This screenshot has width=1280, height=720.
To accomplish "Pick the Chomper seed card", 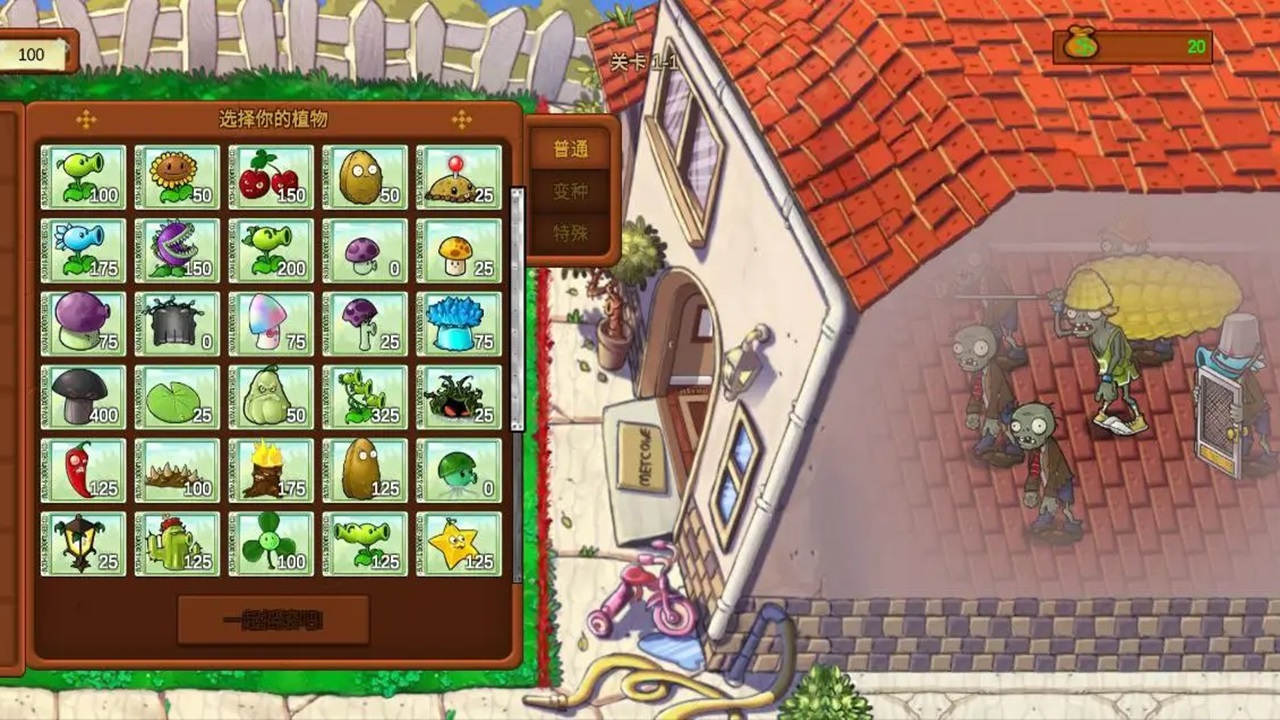I will (x=177, y=250).
